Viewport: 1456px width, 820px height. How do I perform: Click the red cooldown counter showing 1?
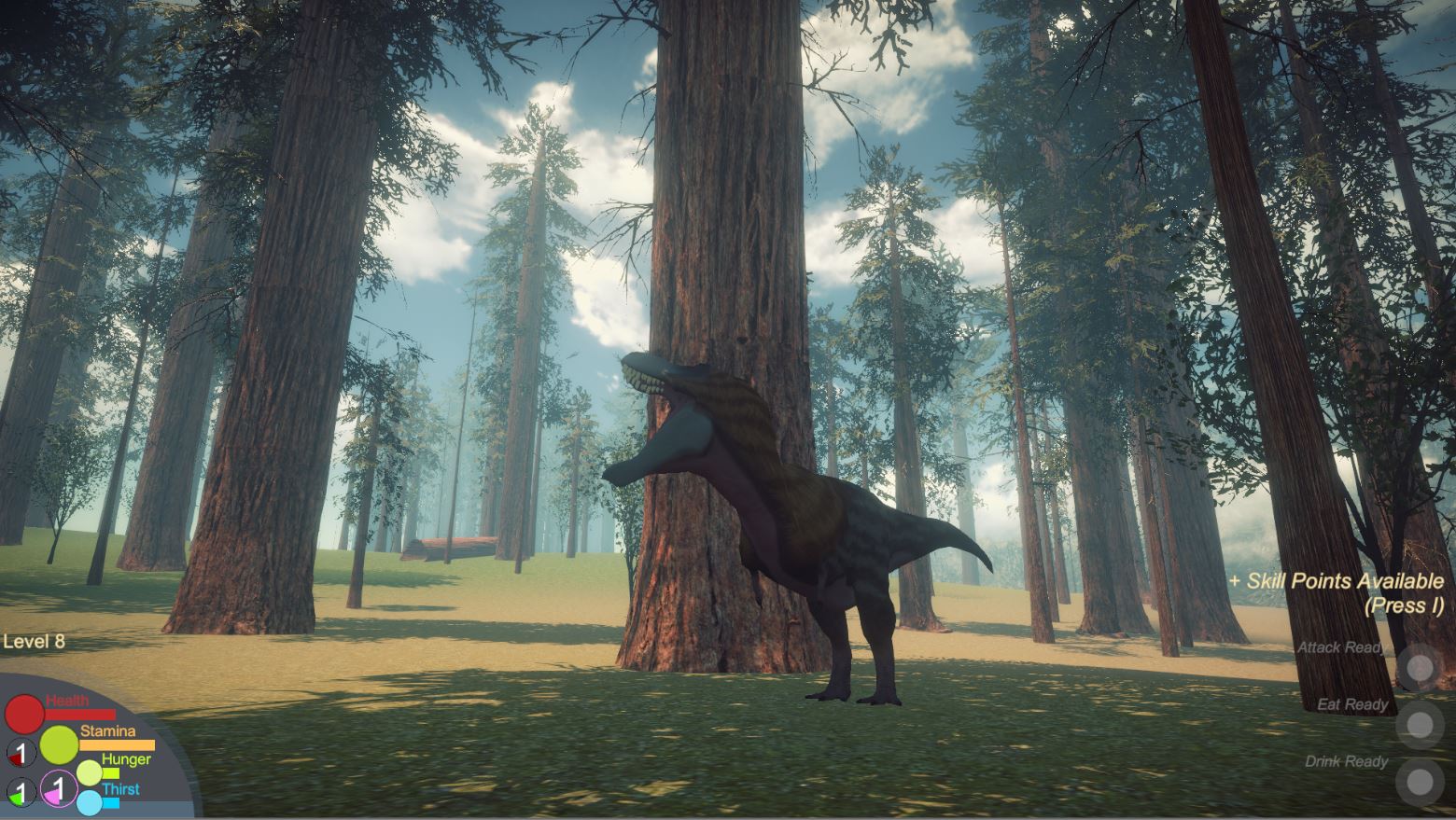pyautogui.click(x=21, y=753)
